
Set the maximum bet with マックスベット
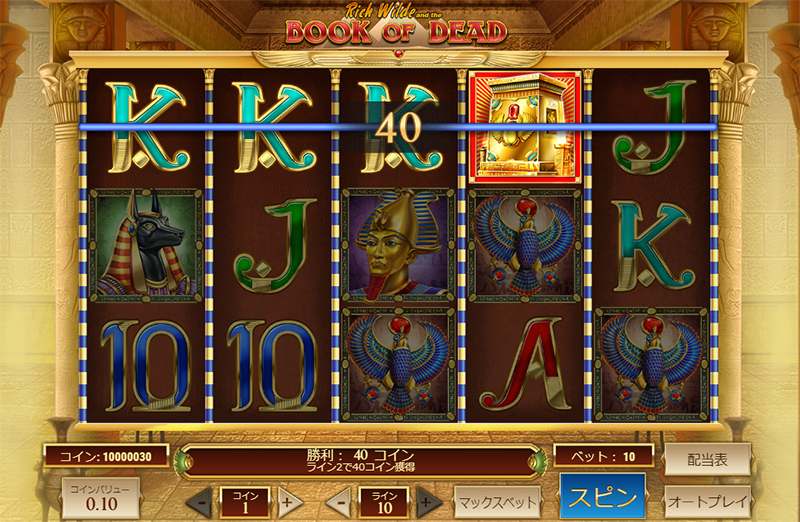click(497, 499)
